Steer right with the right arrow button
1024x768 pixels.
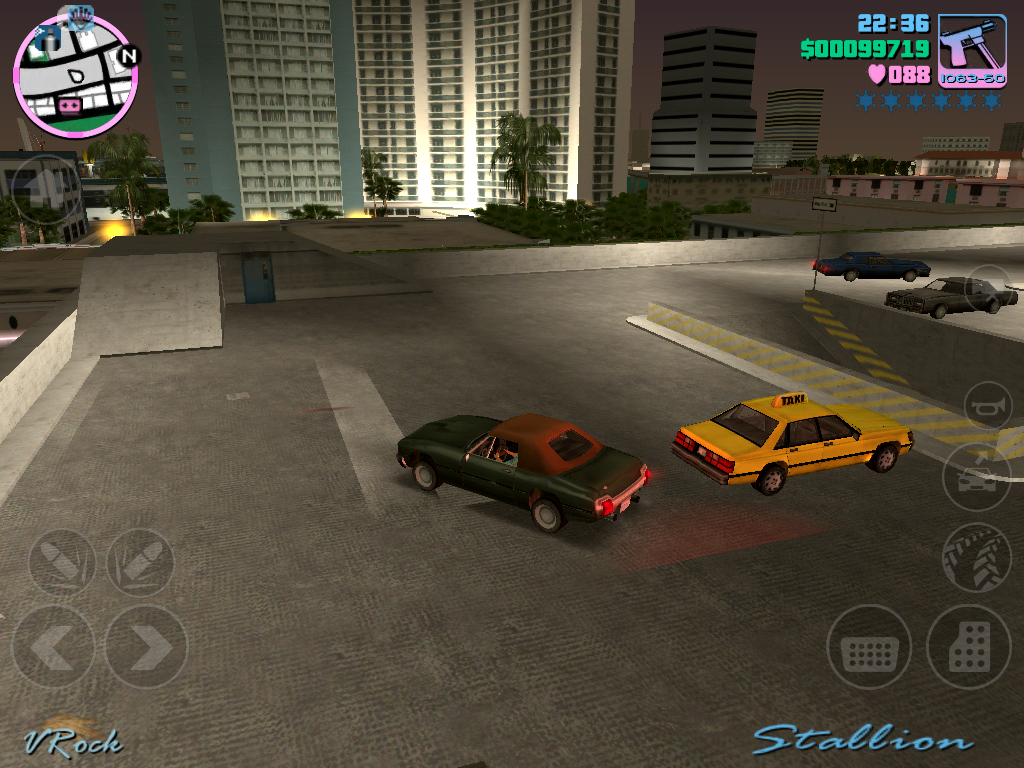(146, 647)
